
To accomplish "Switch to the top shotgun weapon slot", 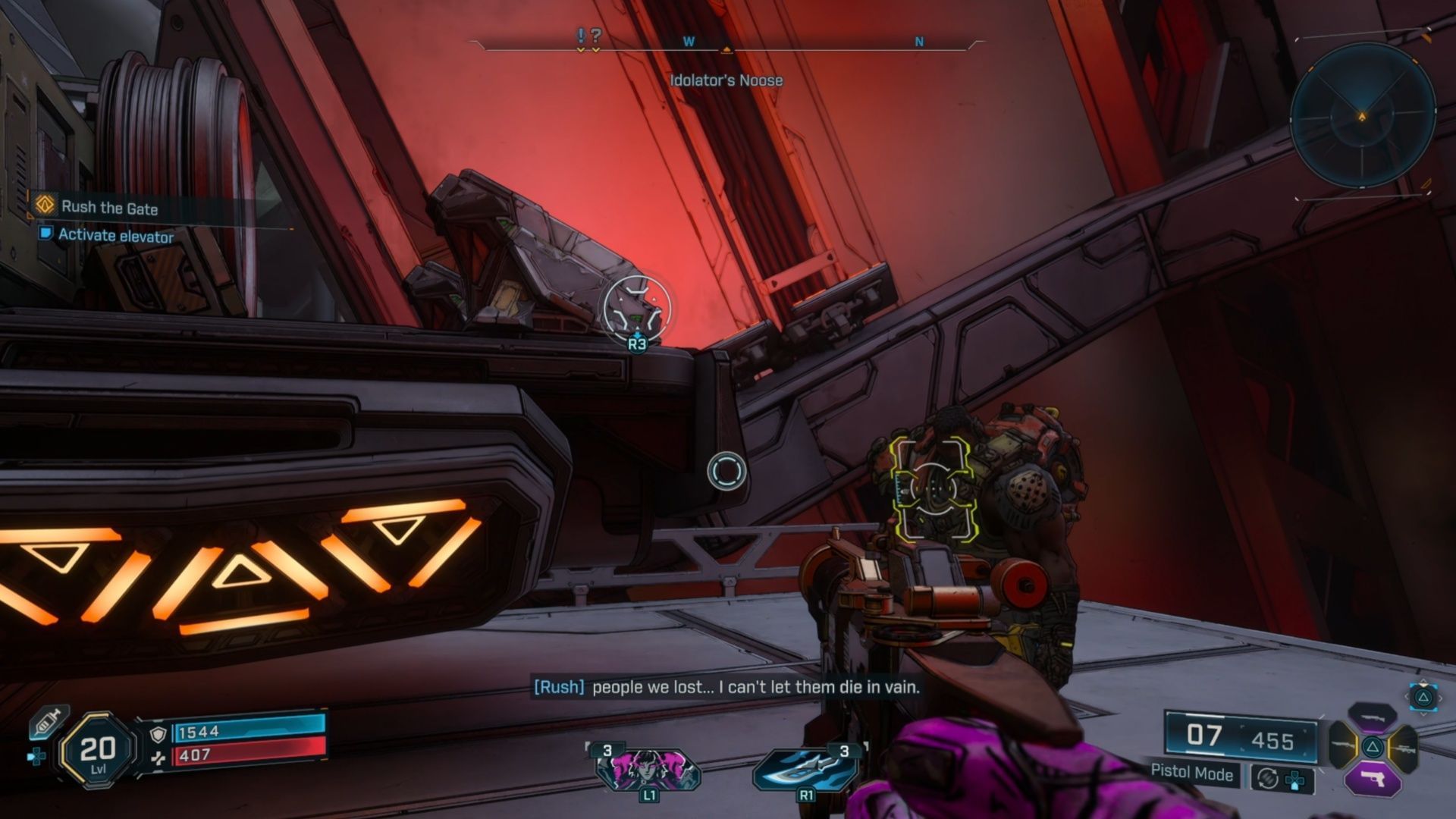I will click(x=1372, y=716).
